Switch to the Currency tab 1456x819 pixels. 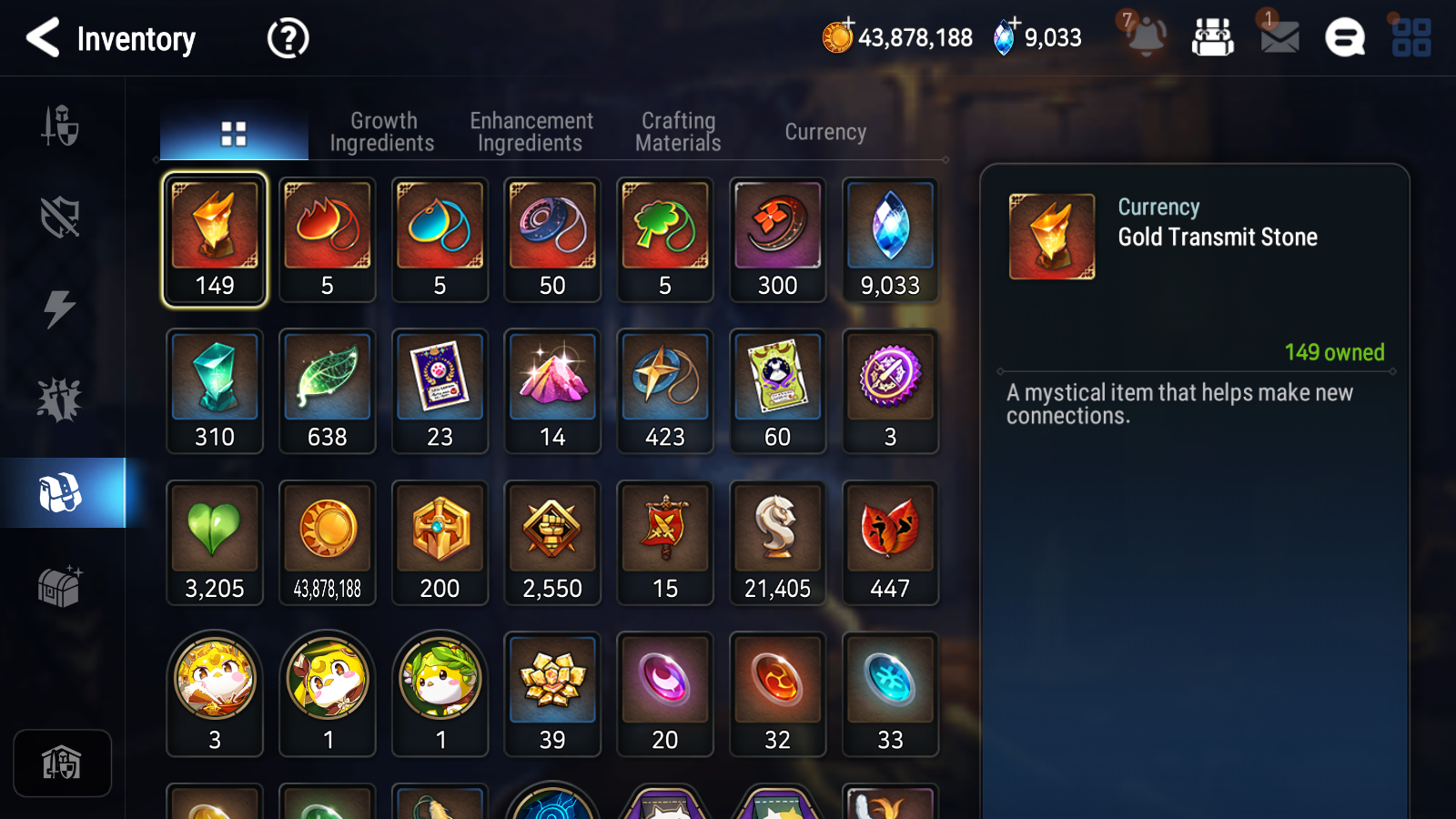824,131
